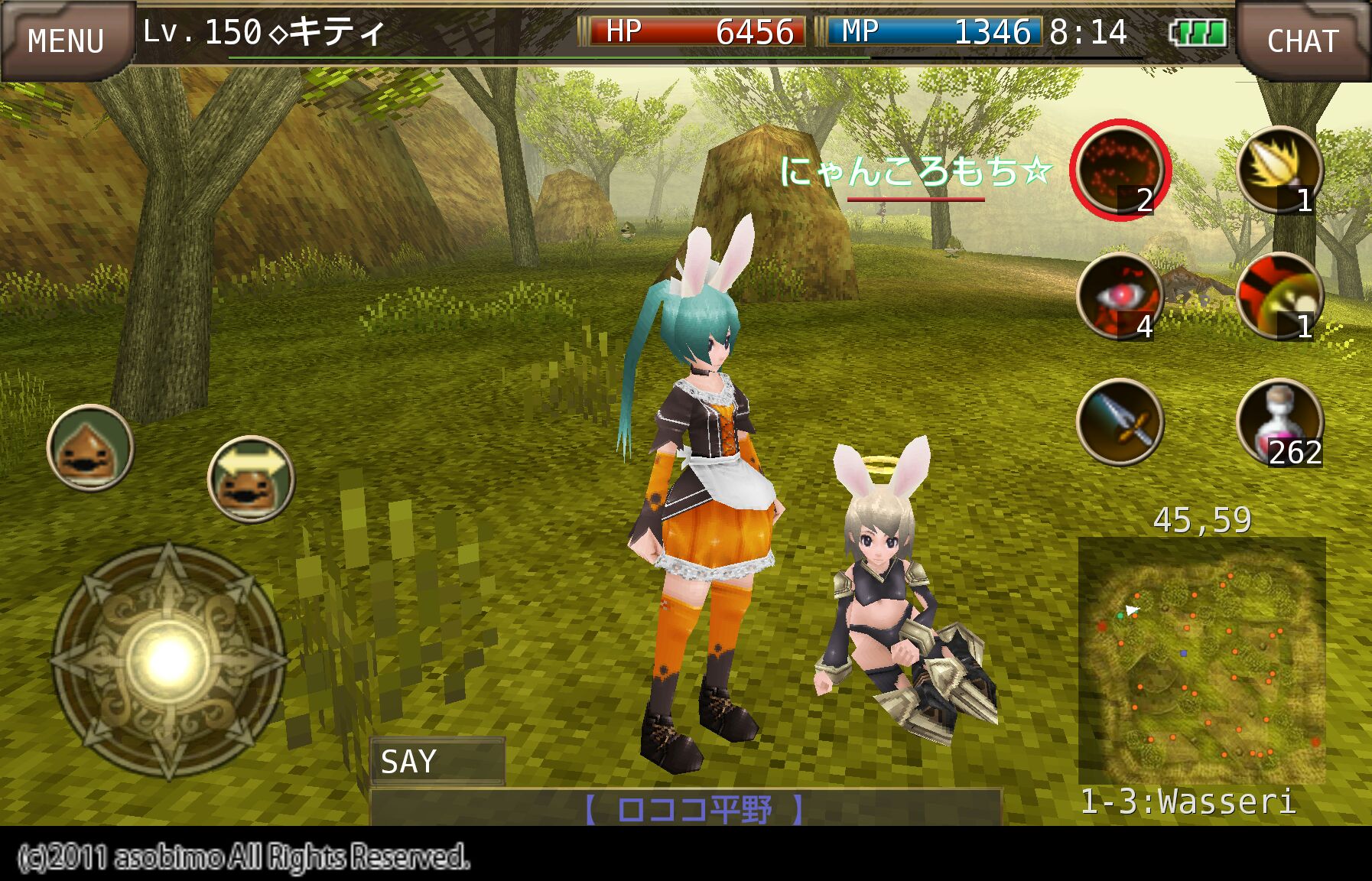Tap the SAY chat channel button
The height and width of the screenshot is (881, 1372).
tap(437, 761)
